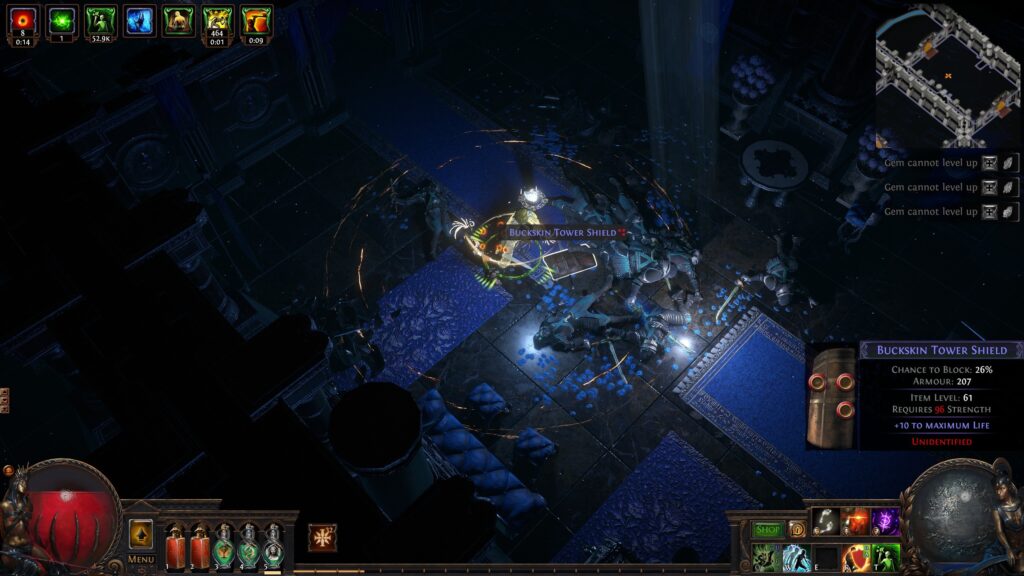Image resolution: width=1024 pixels, height=576 pixels.
Task: Select the blue hand buff icon
Action: tap(139, 20)
